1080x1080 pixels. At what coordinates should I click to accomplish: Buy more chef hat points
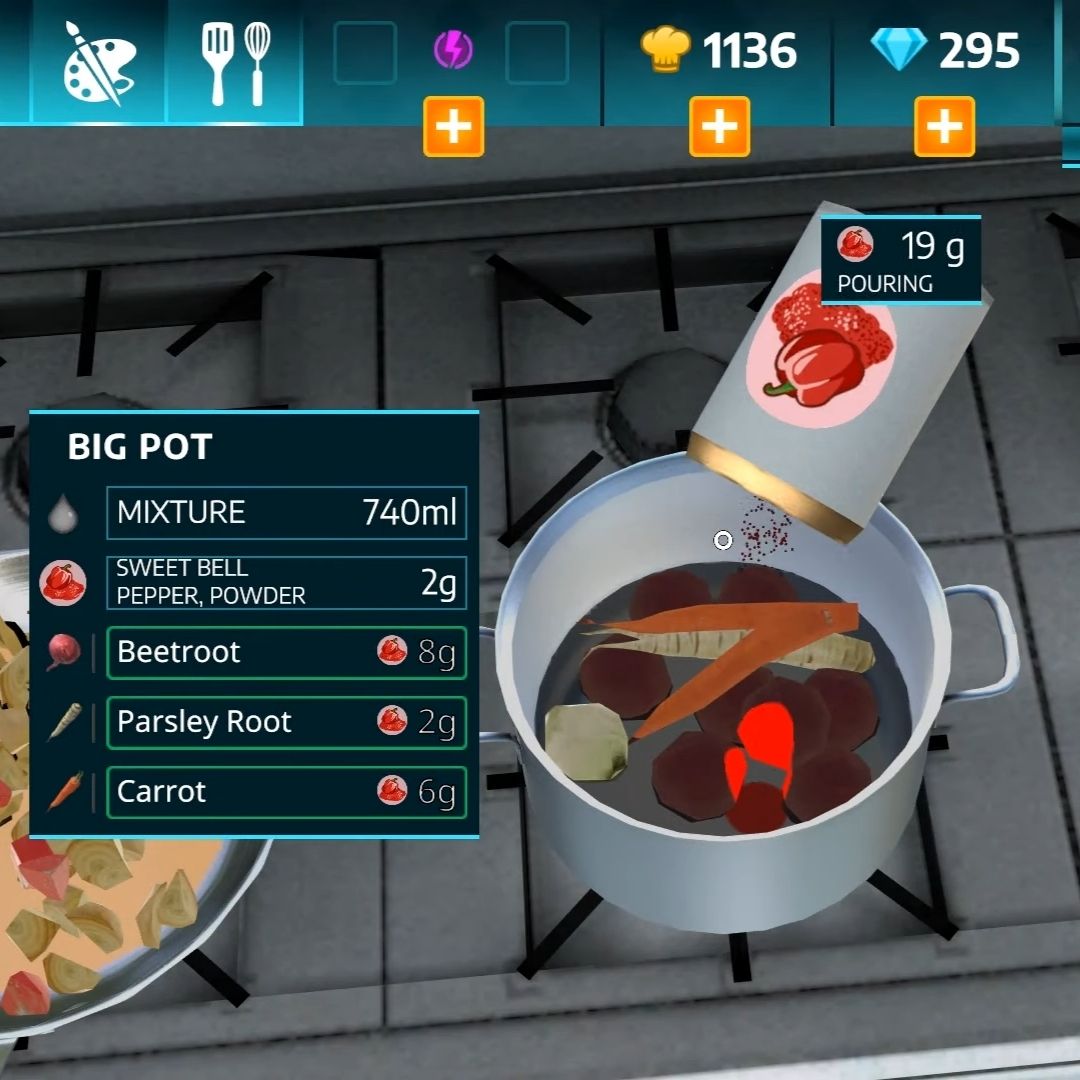(x=719, y=127)
